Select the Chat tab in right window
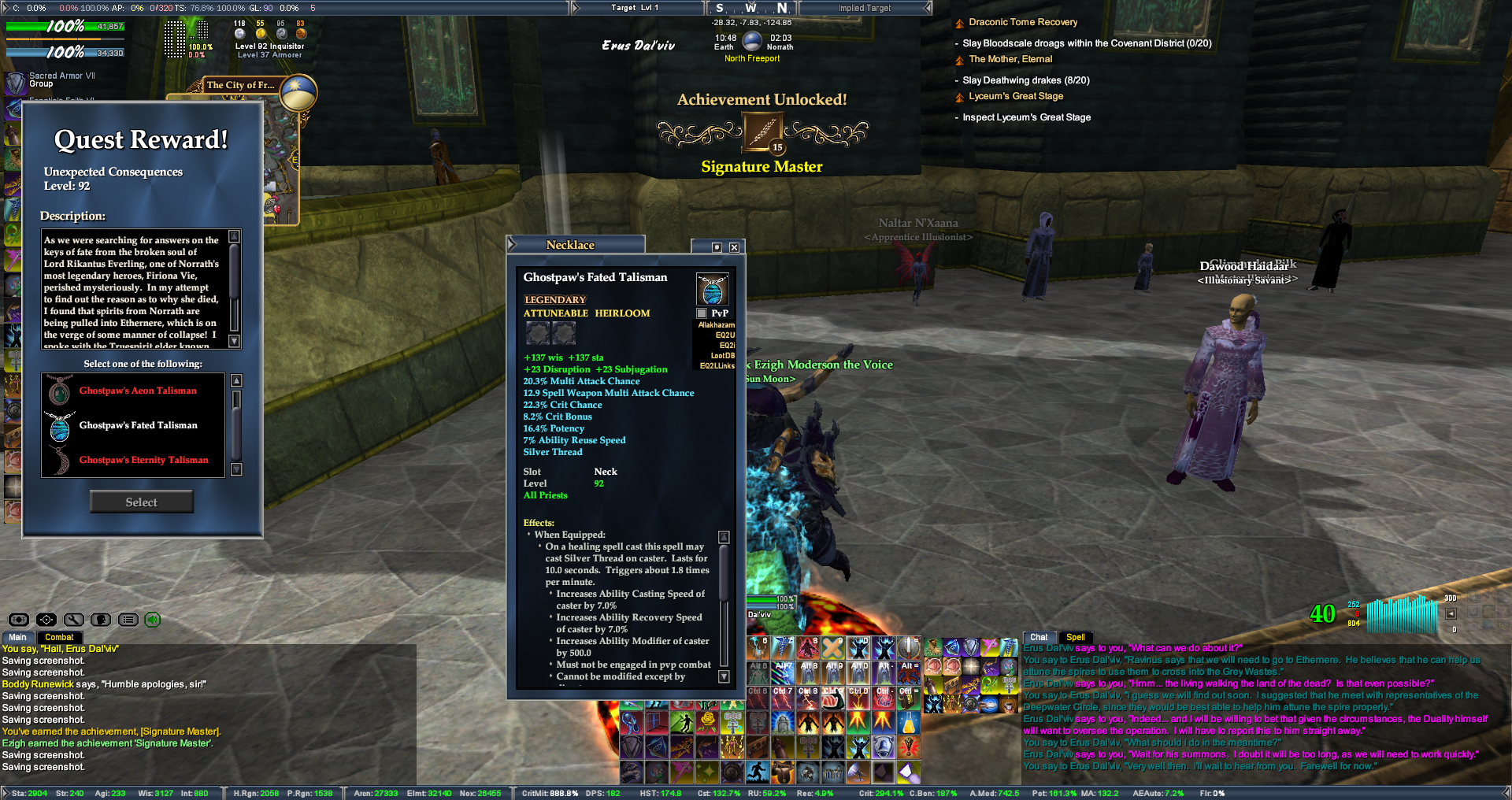Image resolution: width=1512 pixels, height=800 pixels. click(1039, 638)
